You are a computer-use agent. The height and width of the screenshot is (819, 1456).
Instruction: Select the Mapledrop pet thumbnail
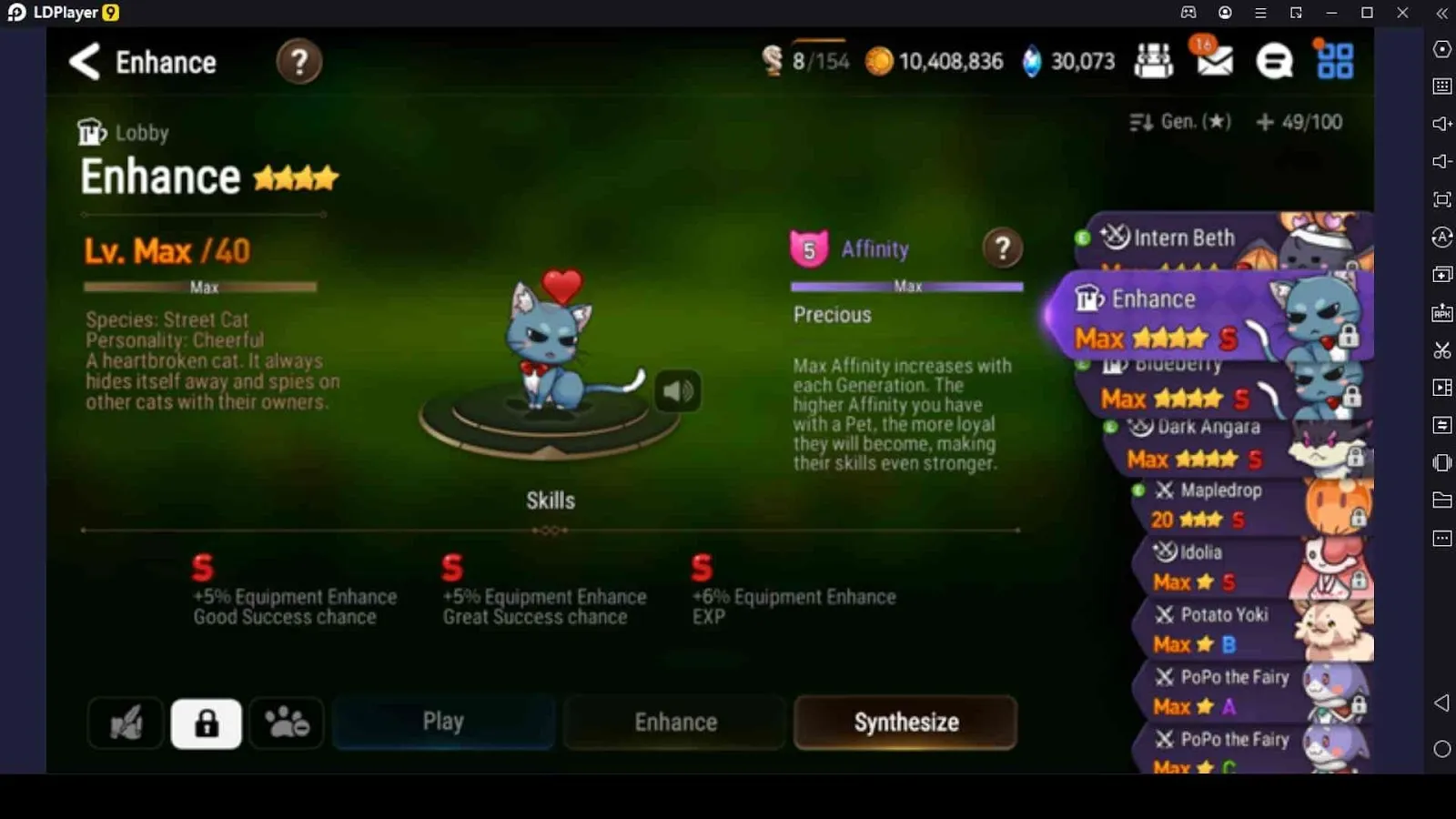click(x=1334, y=503)
